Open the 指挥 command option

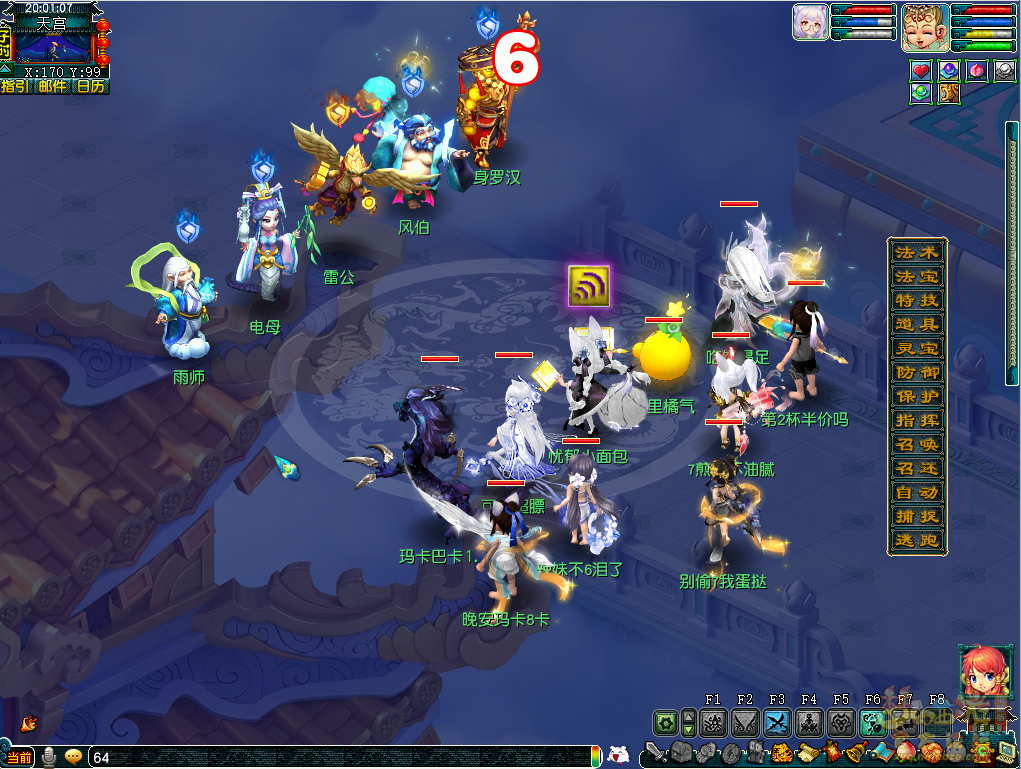pos(916,420)
